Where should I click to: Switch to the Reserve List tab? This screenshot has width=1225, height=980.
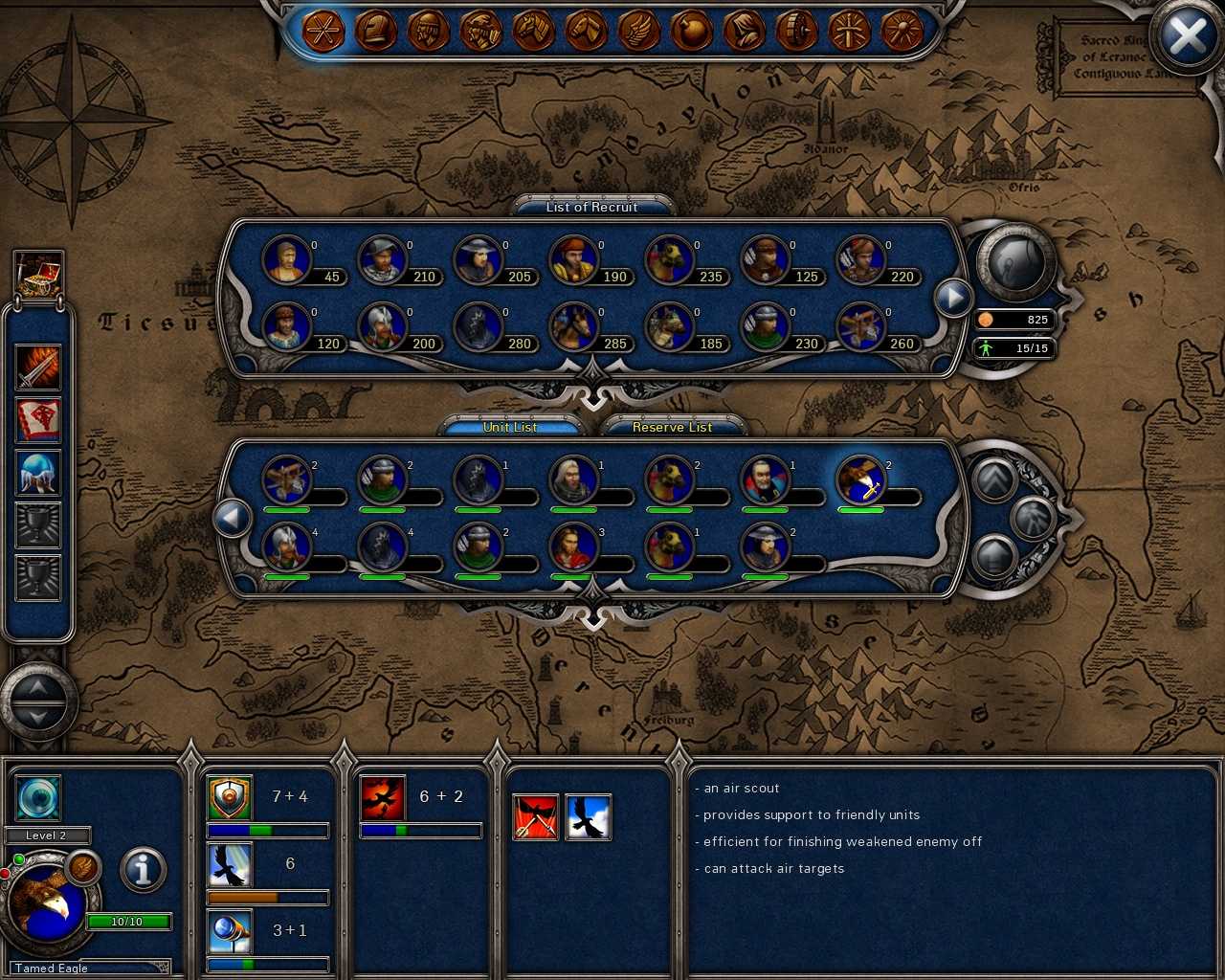tap(674, 427)
